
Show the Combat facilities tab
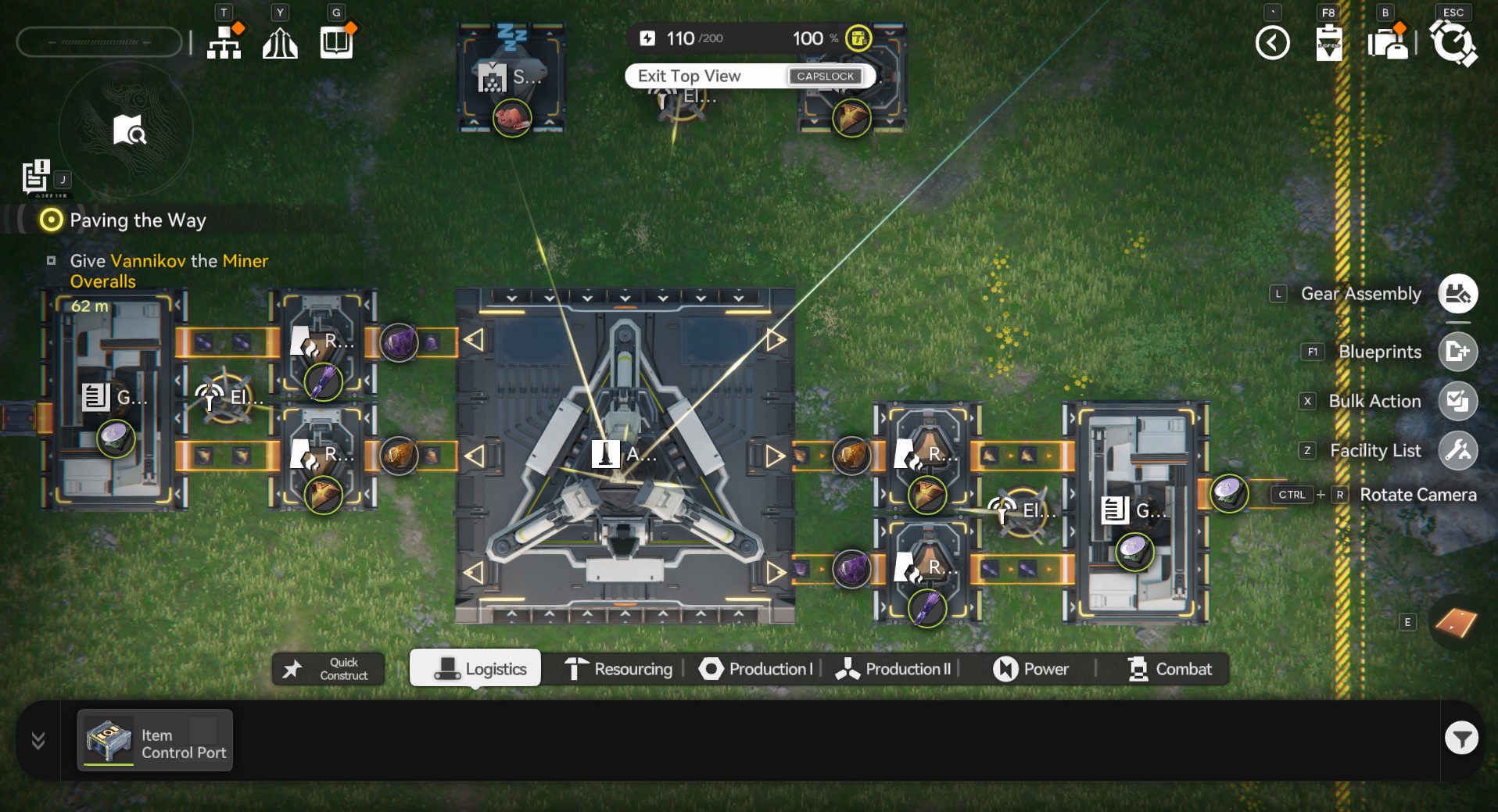pyautogui.click(x=1170, y=669)
